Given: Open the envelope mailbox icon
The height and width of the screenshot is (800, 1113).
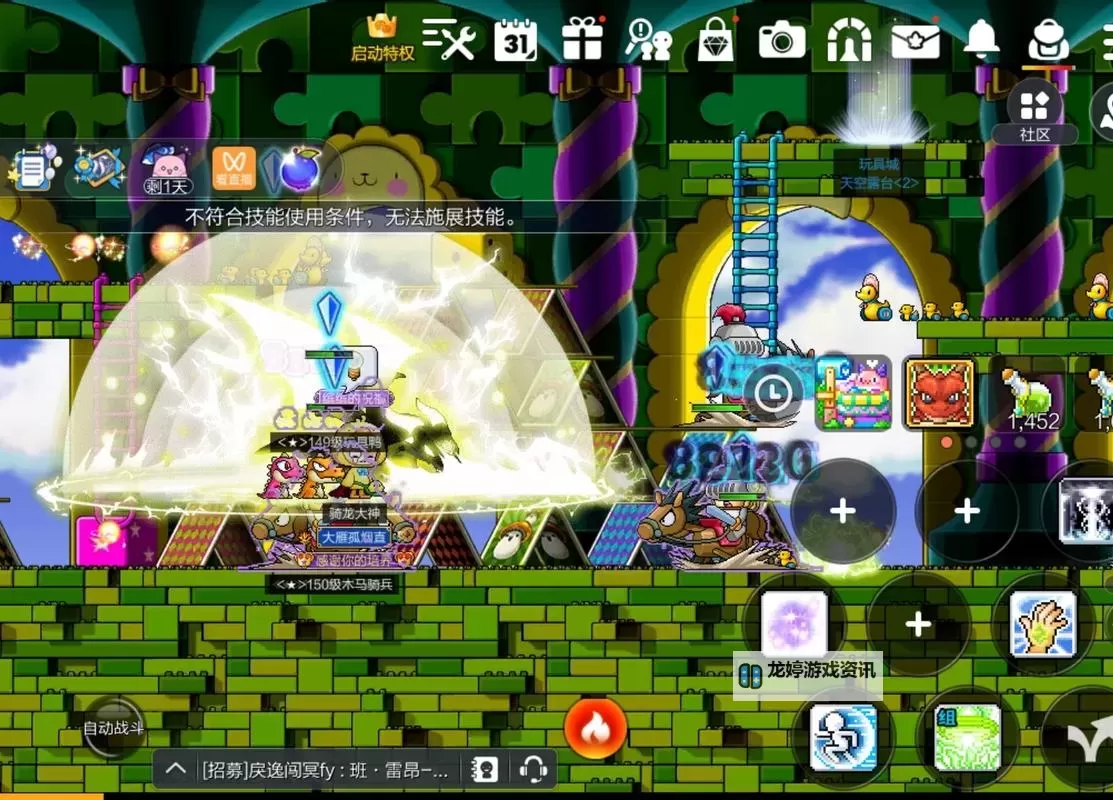Looking at the screenshot, I should click(915, 41).
